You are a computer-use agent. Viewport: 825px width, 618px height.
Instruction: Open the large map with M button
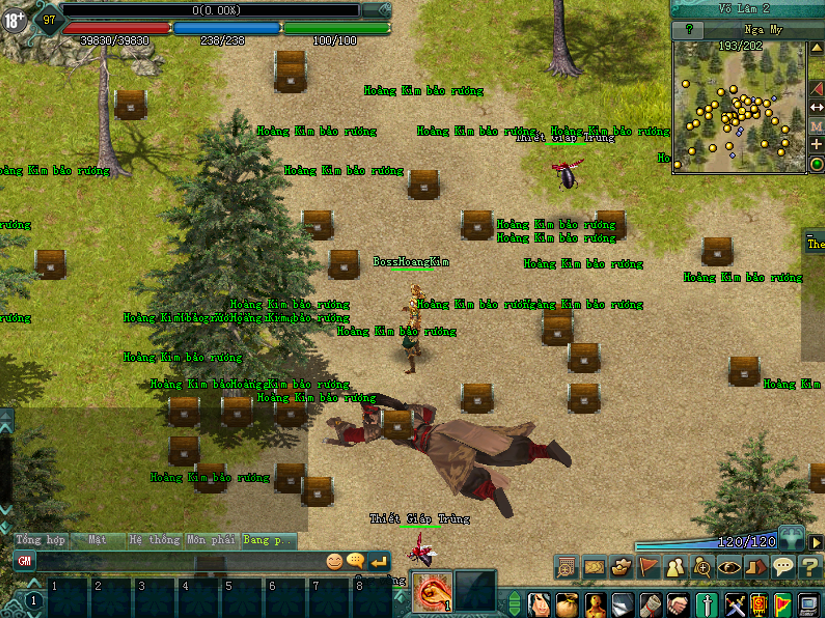816,126
